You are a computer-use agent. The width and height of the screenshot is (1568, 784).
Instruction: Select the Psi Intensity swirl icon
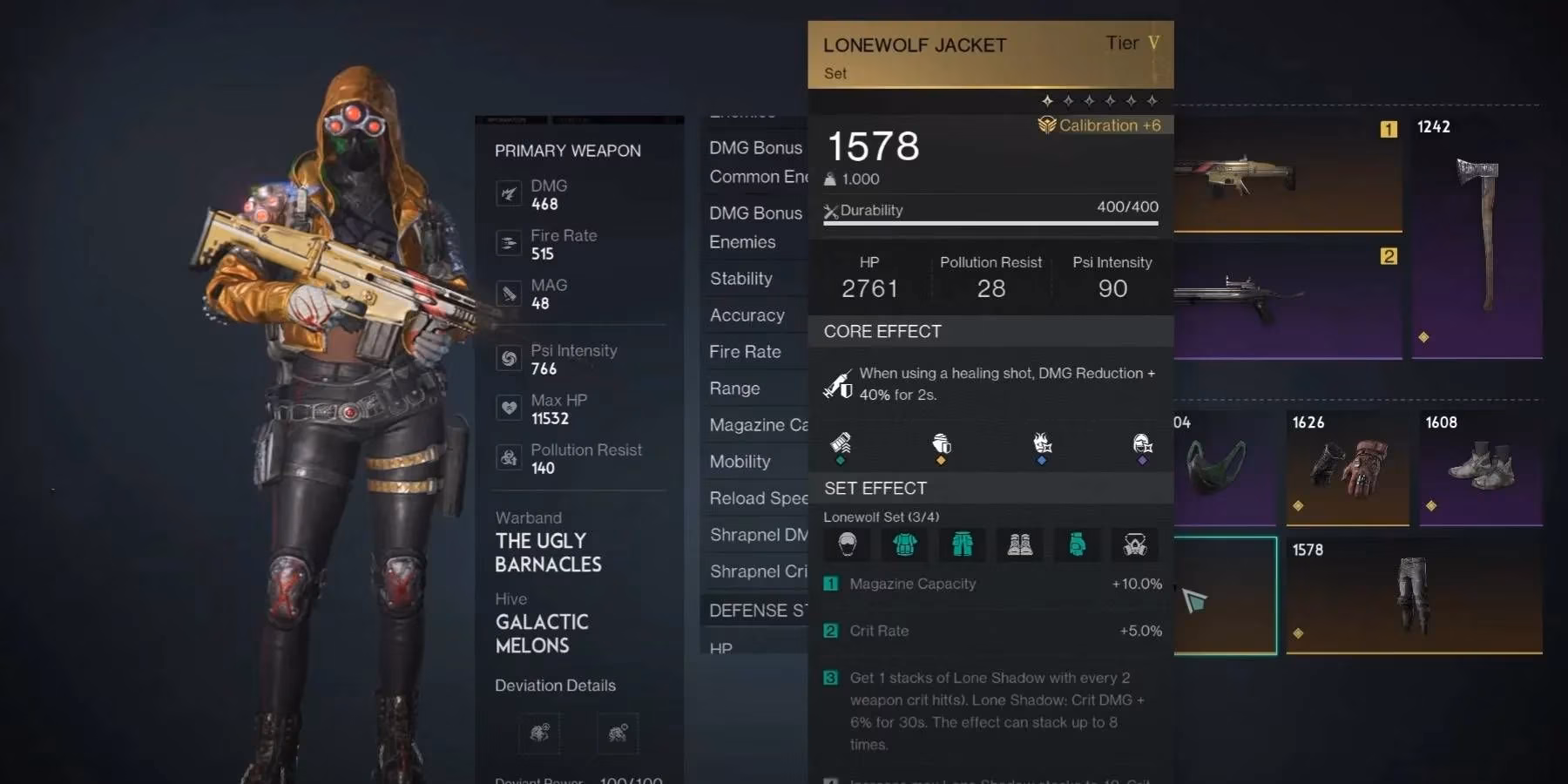coord(509,358)
